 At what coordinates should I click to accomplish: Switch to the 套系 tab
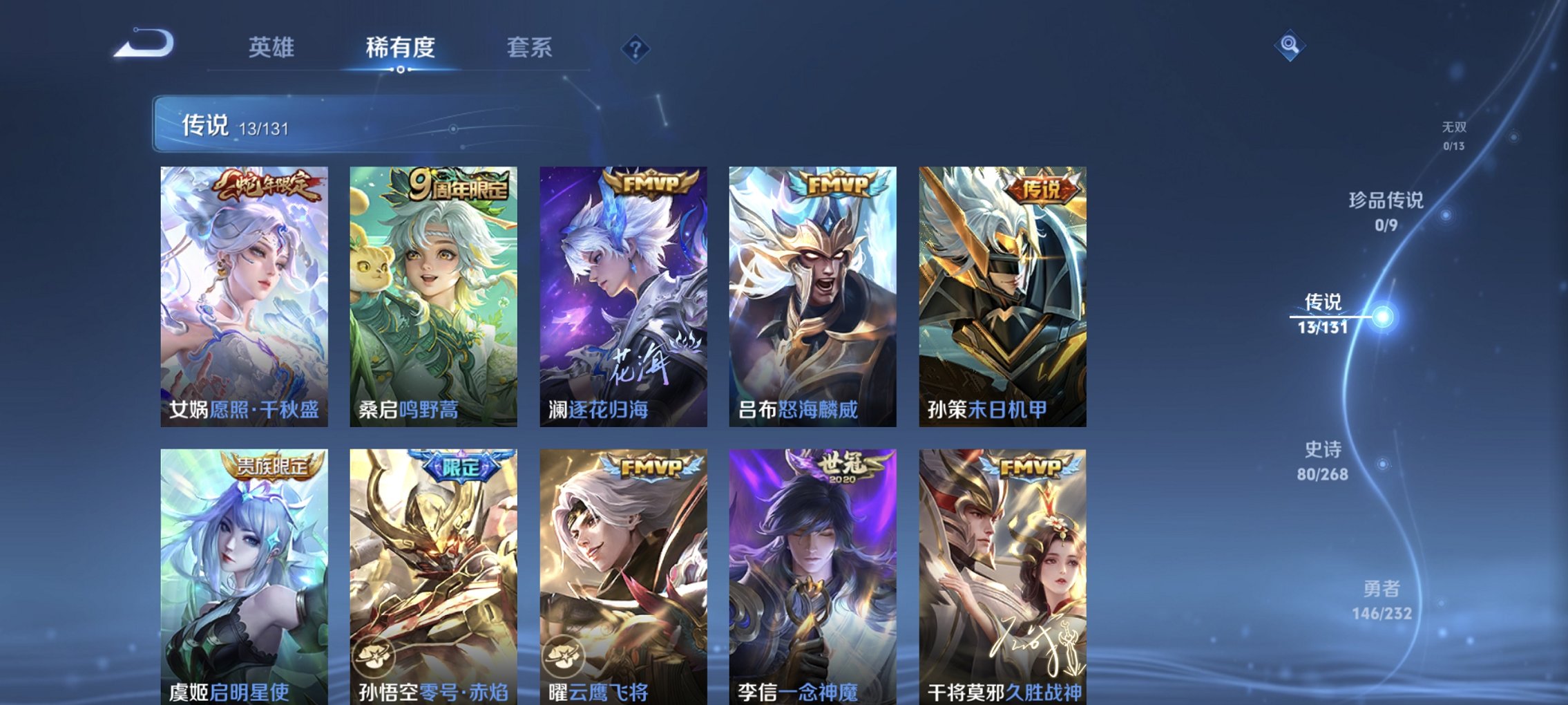pos(530,48)
